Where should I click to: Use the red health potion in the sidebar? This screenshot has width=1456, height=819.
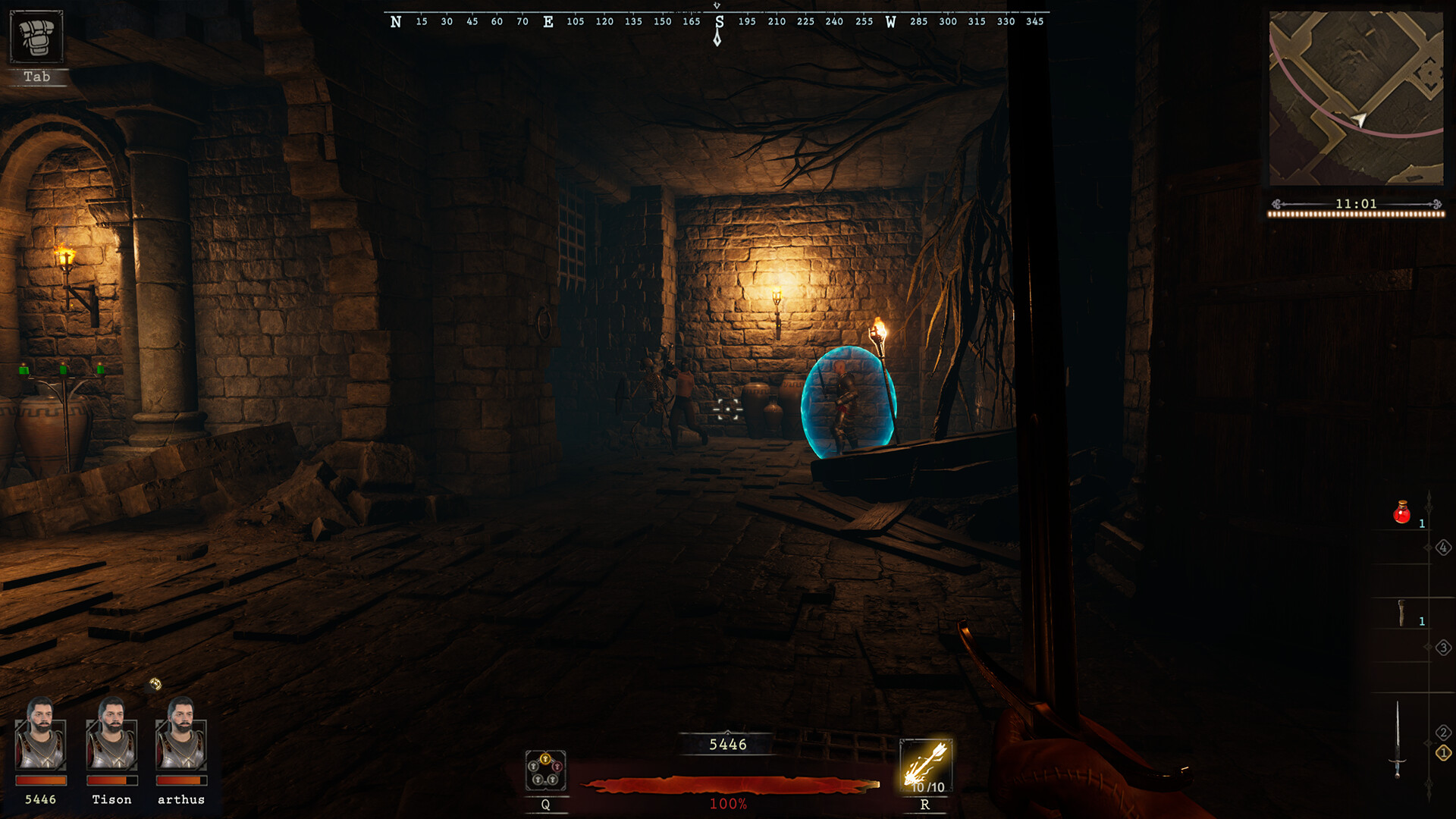(1401, 513)
